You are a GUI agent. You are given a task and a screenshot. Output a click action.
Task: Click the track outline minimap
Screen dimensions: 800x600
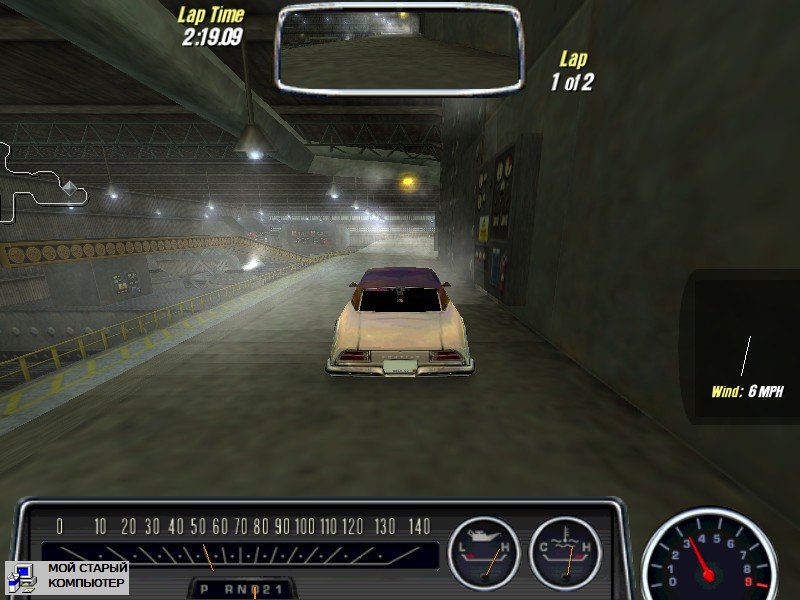[40, 181]
